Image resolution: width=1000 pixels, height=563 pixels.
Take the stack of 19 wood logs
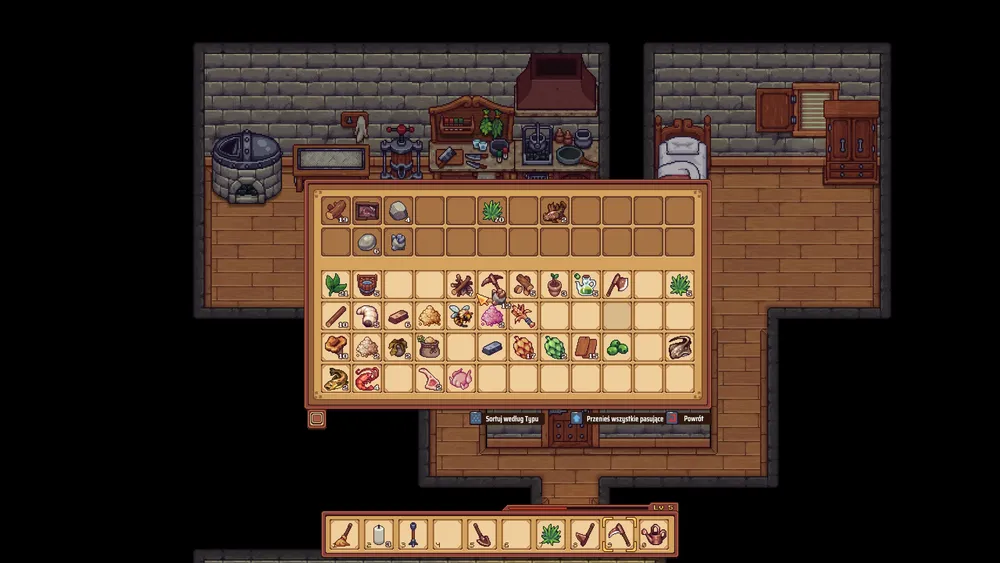336,210
